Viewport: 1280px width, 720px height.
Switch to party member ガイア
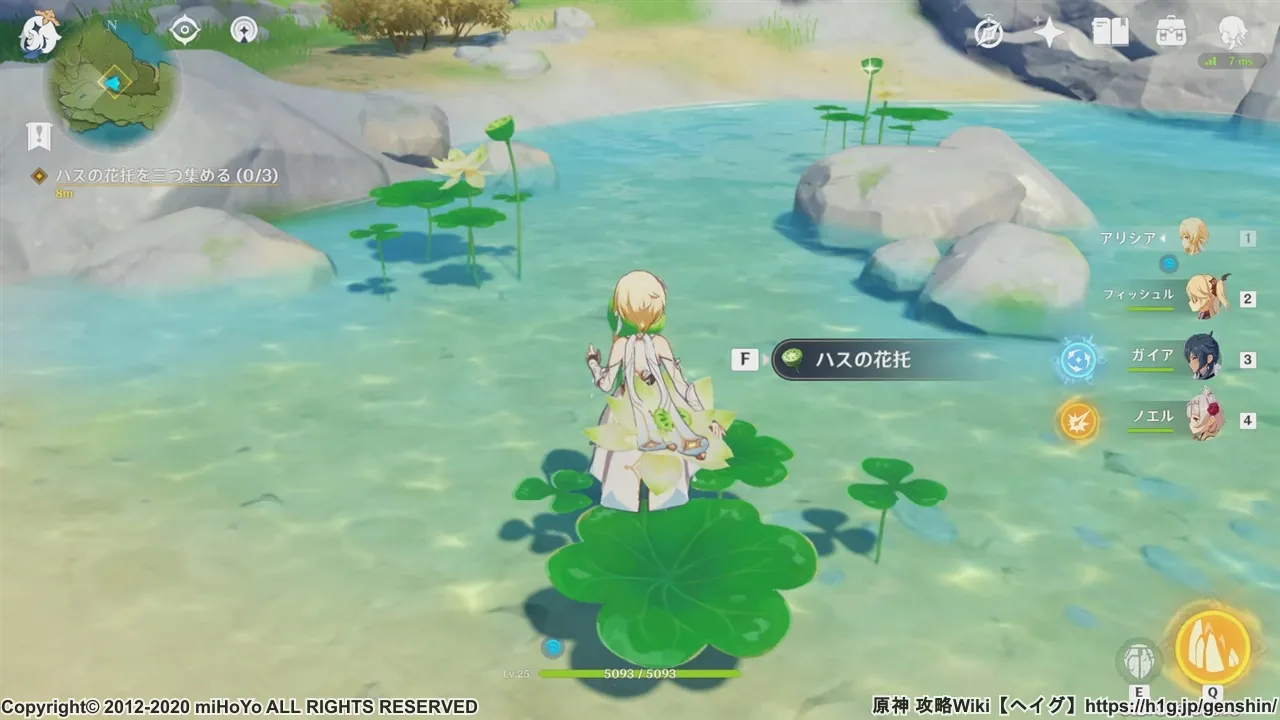(x=1202, y=358)
